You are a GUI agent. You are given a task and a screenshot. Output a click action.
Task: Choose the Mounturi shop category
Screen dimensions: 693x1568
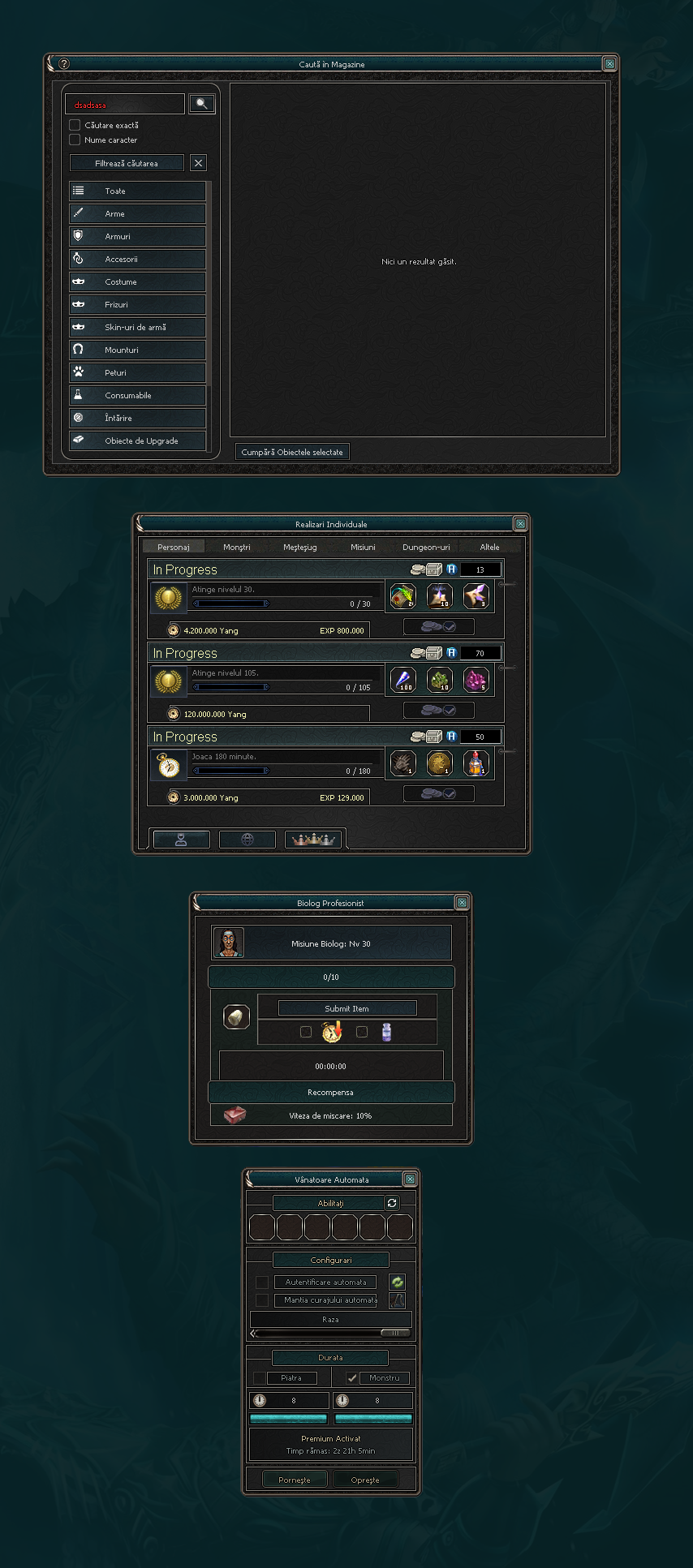[137, 350]
